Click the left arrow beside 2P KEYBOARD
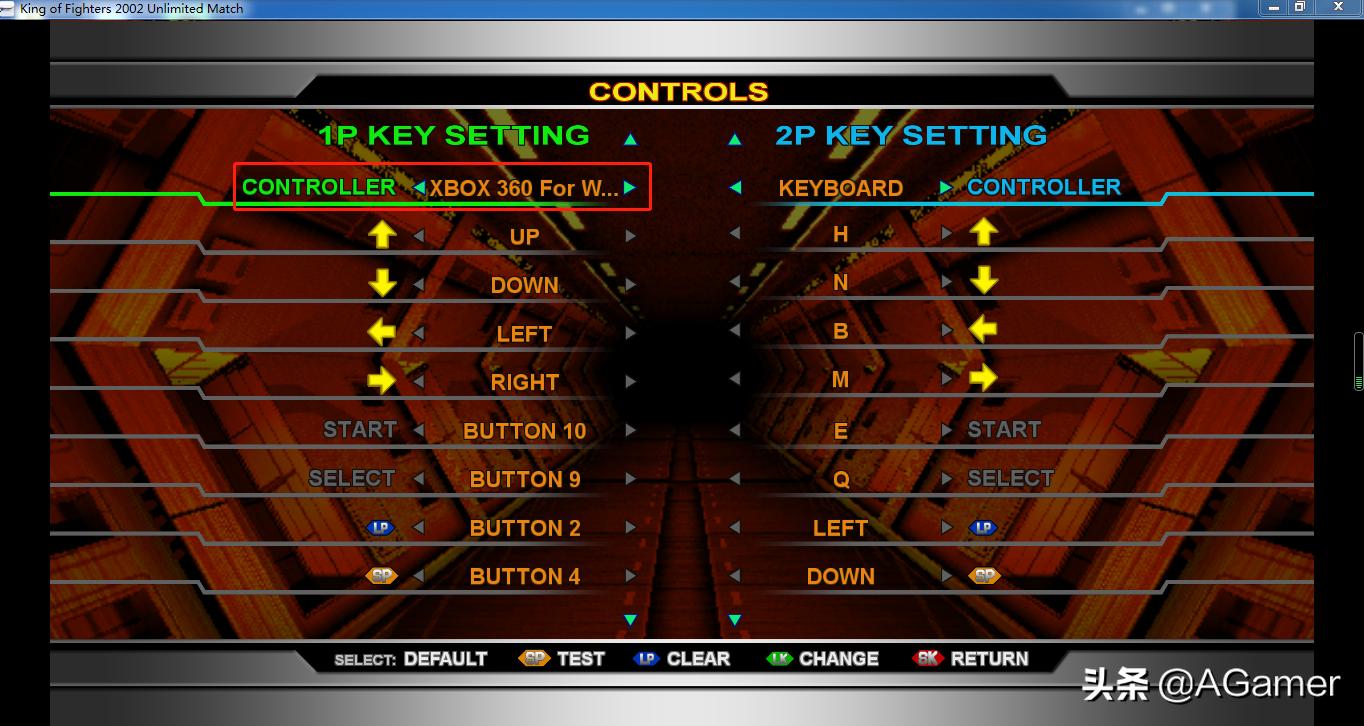 point(736,186)
